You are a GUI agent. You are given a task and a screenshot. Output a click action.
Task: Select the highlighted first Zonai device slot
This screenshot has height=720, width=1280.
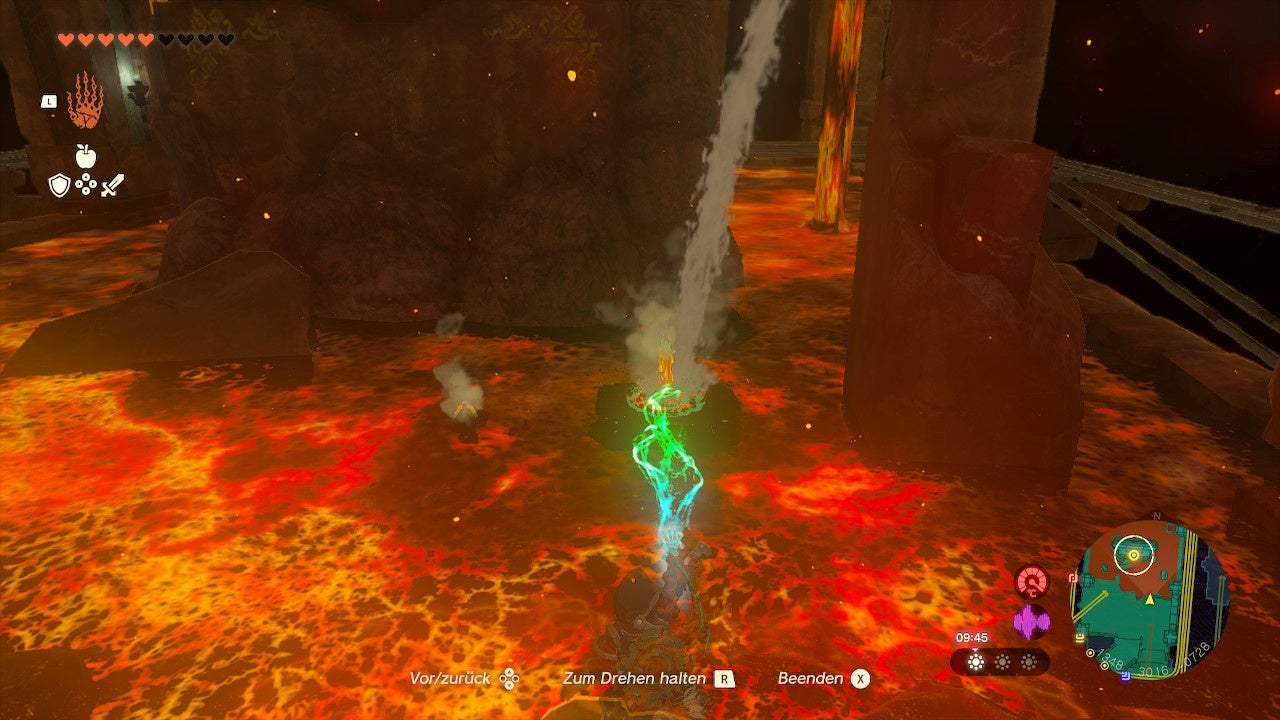pyautogui.click(x=976, y=662)
